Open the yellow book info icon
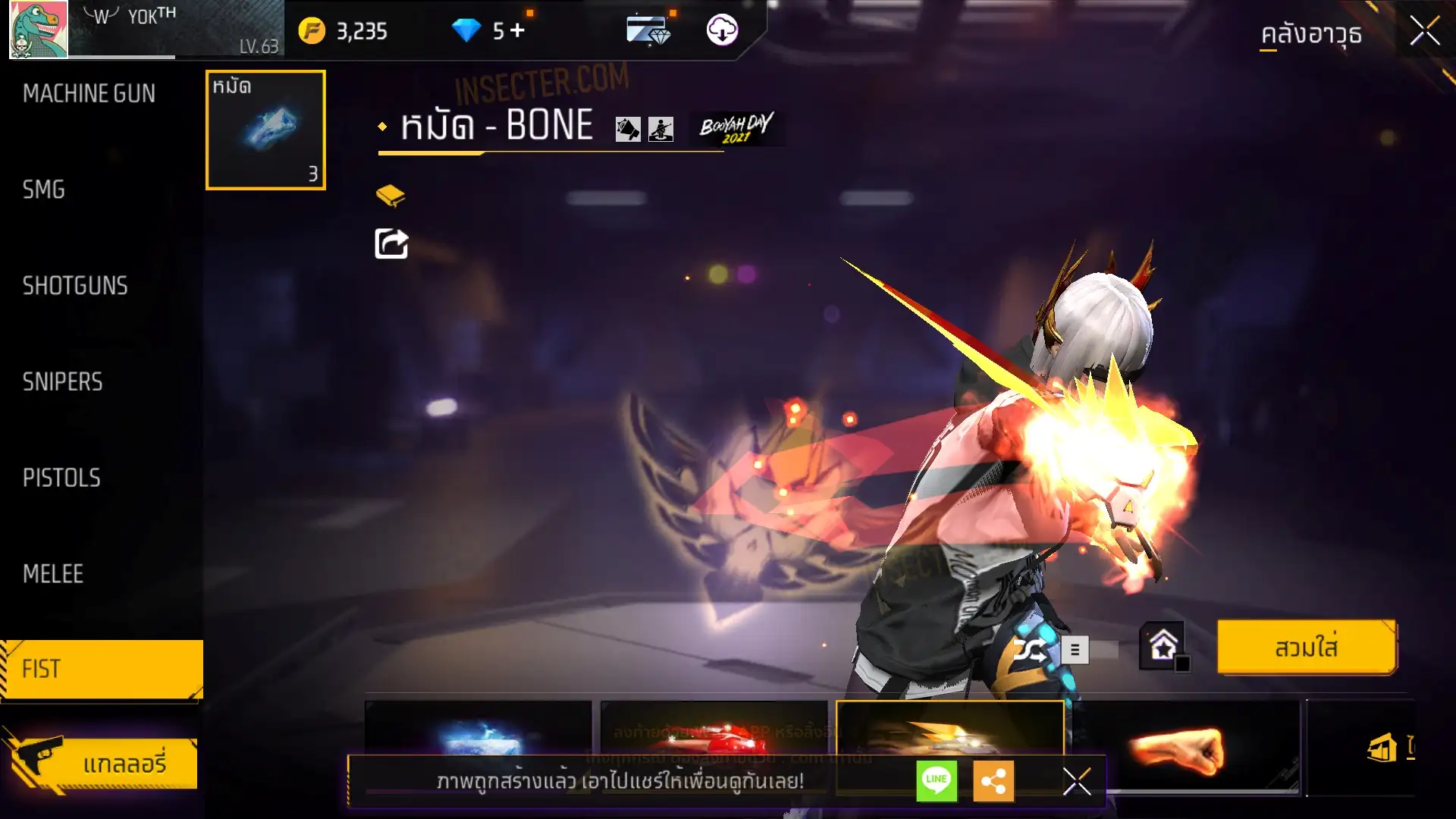This screenshot has width=1456, height=819. (x=391, y=196)
